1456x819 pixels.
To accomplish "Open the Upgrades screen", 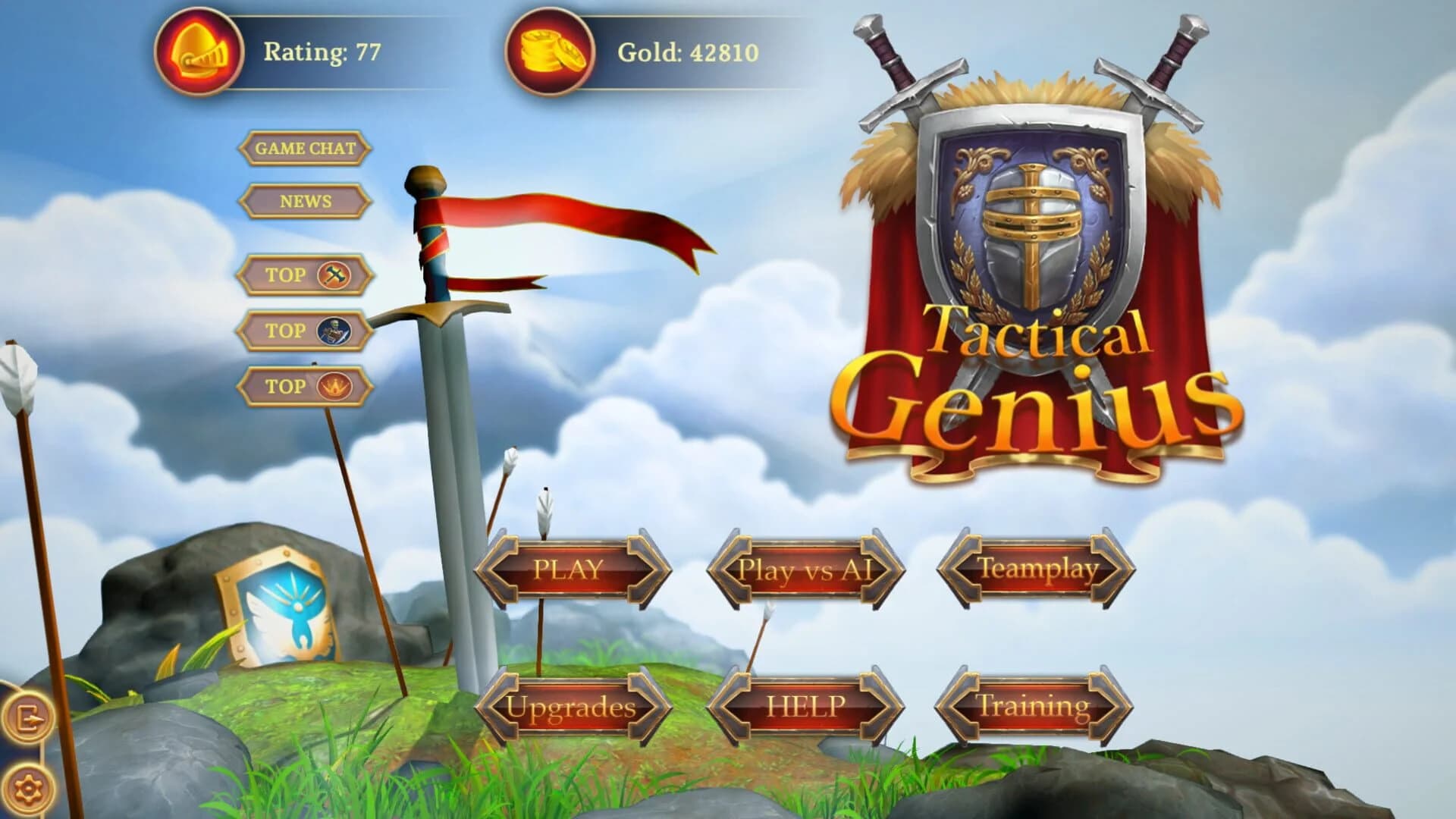I will coord(578,705).
